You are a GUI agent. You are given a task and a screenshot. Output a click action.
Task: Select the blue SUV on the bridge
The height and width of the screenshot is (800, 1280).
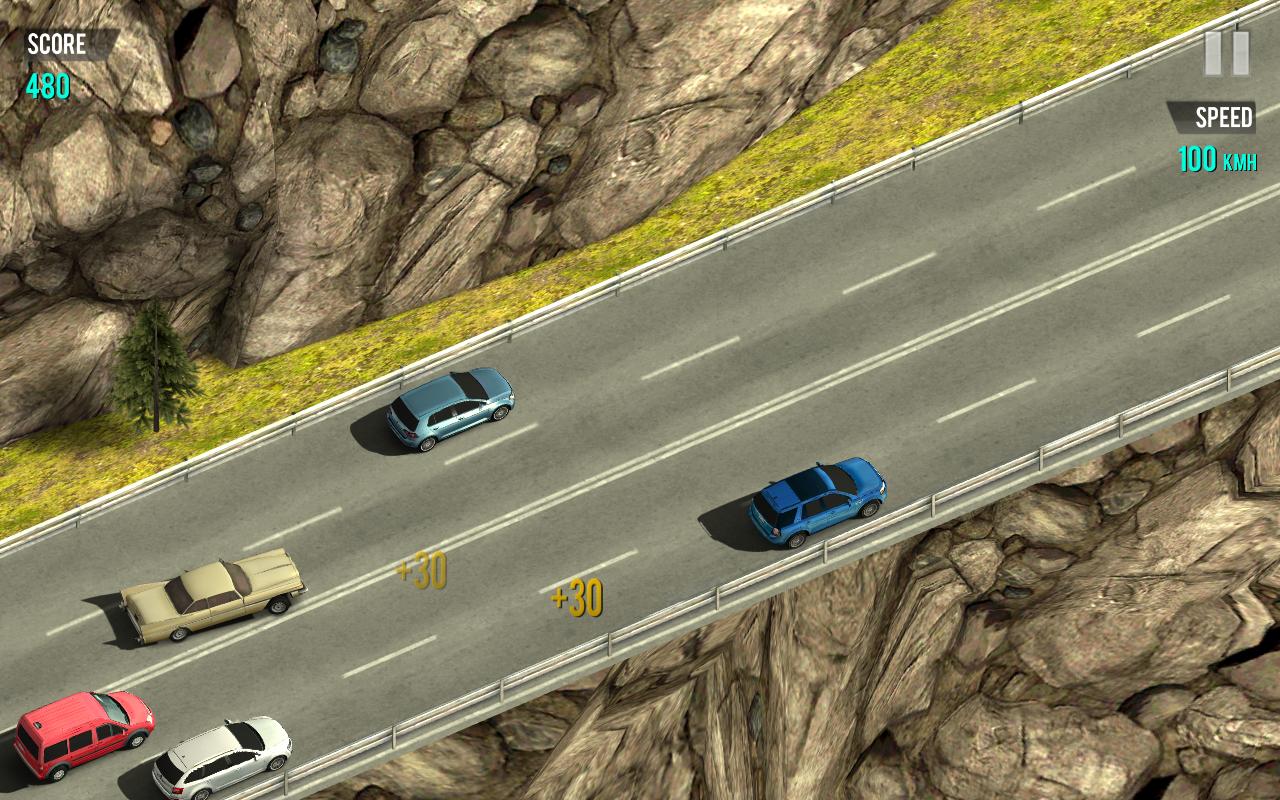[816, 502]
